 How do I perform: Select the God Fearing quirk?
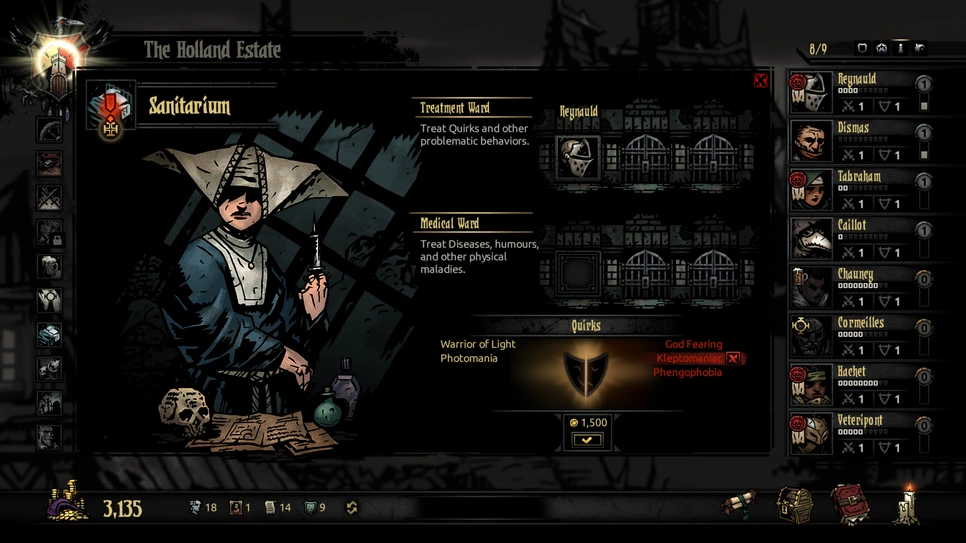point(693,344)
